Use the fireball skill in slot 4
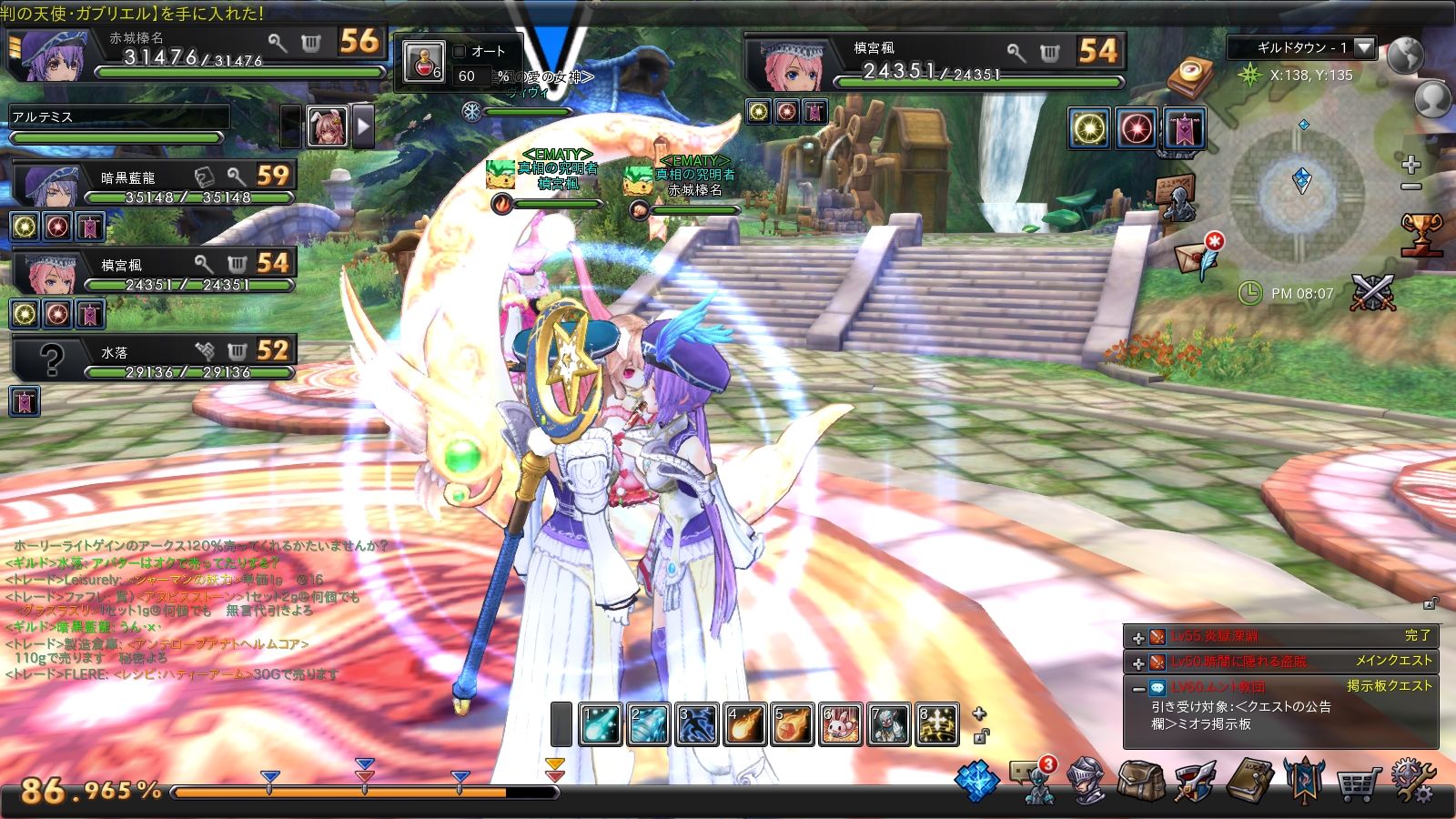 click(x=745, y=725)
